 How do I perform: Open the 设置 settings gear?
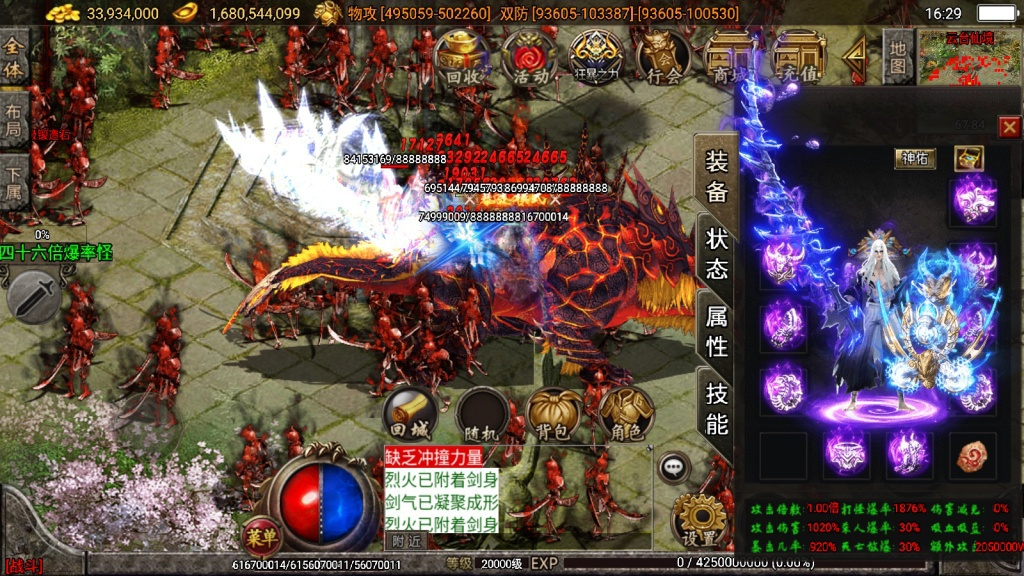click(x=697, y=520)
